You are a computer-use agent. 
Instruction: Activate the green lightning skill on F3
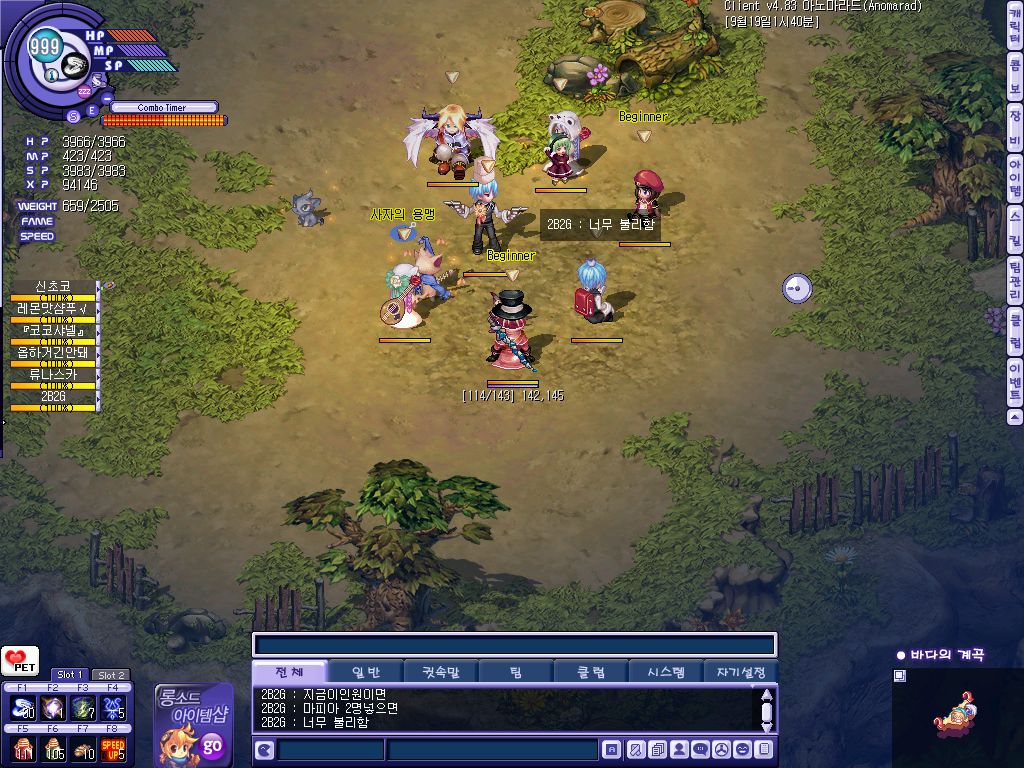tap(83, 708)
